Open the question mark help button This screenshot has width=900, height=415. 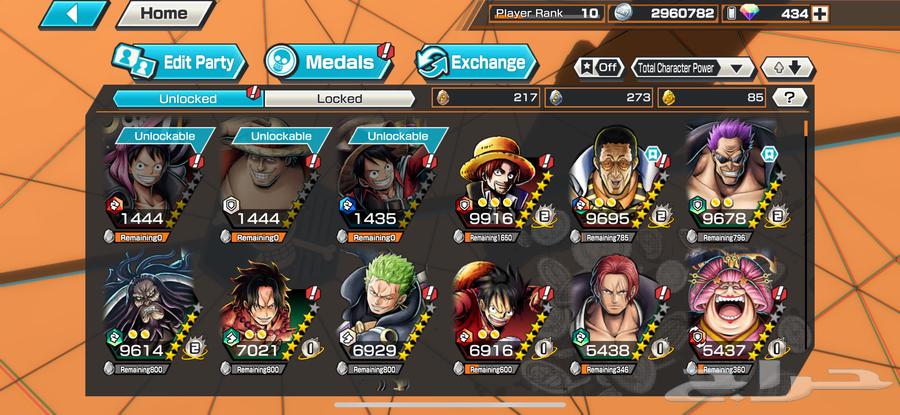790,98
